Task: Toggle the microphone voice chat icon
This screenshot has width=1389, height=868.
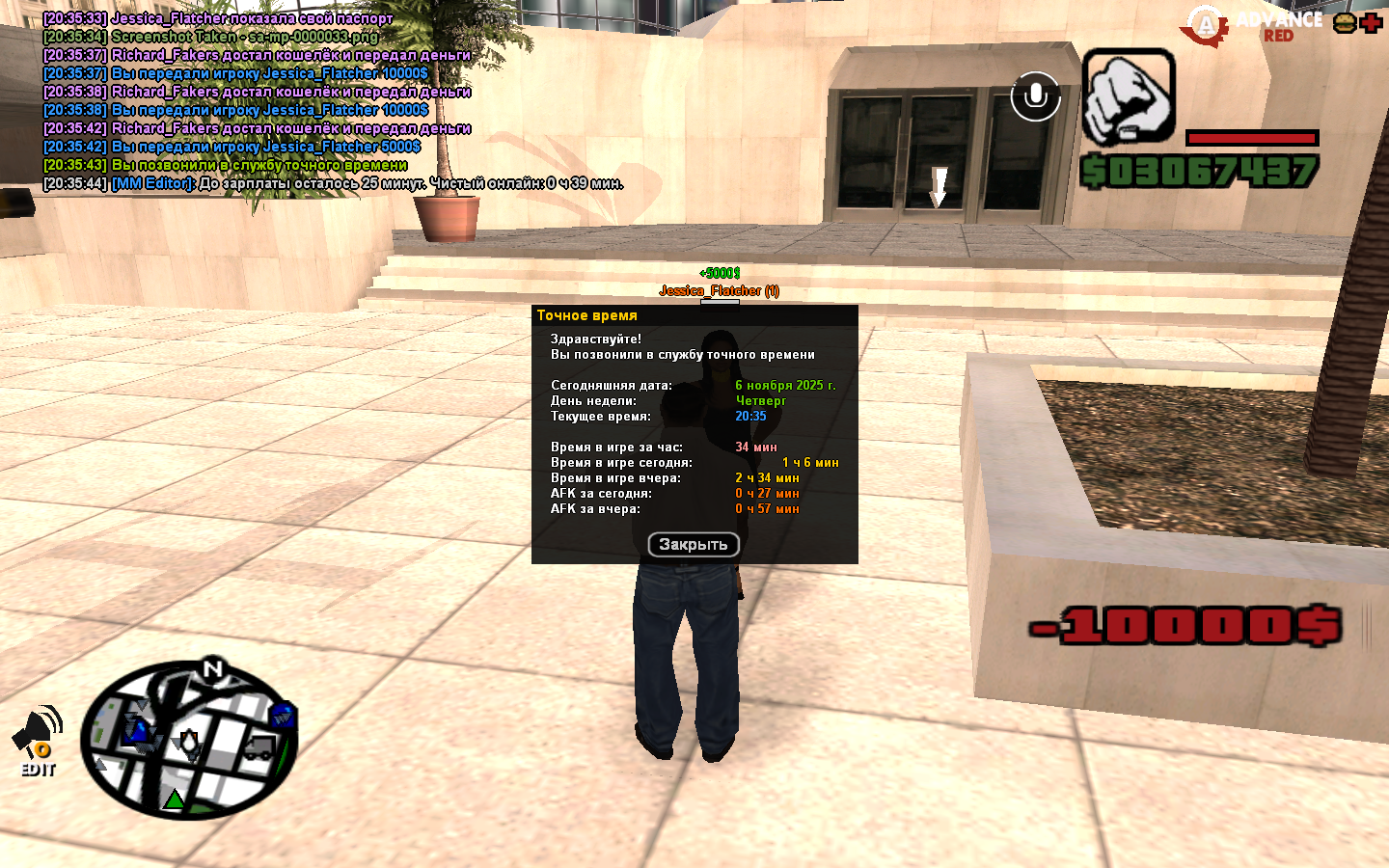Action: (x=1036, y=96)
